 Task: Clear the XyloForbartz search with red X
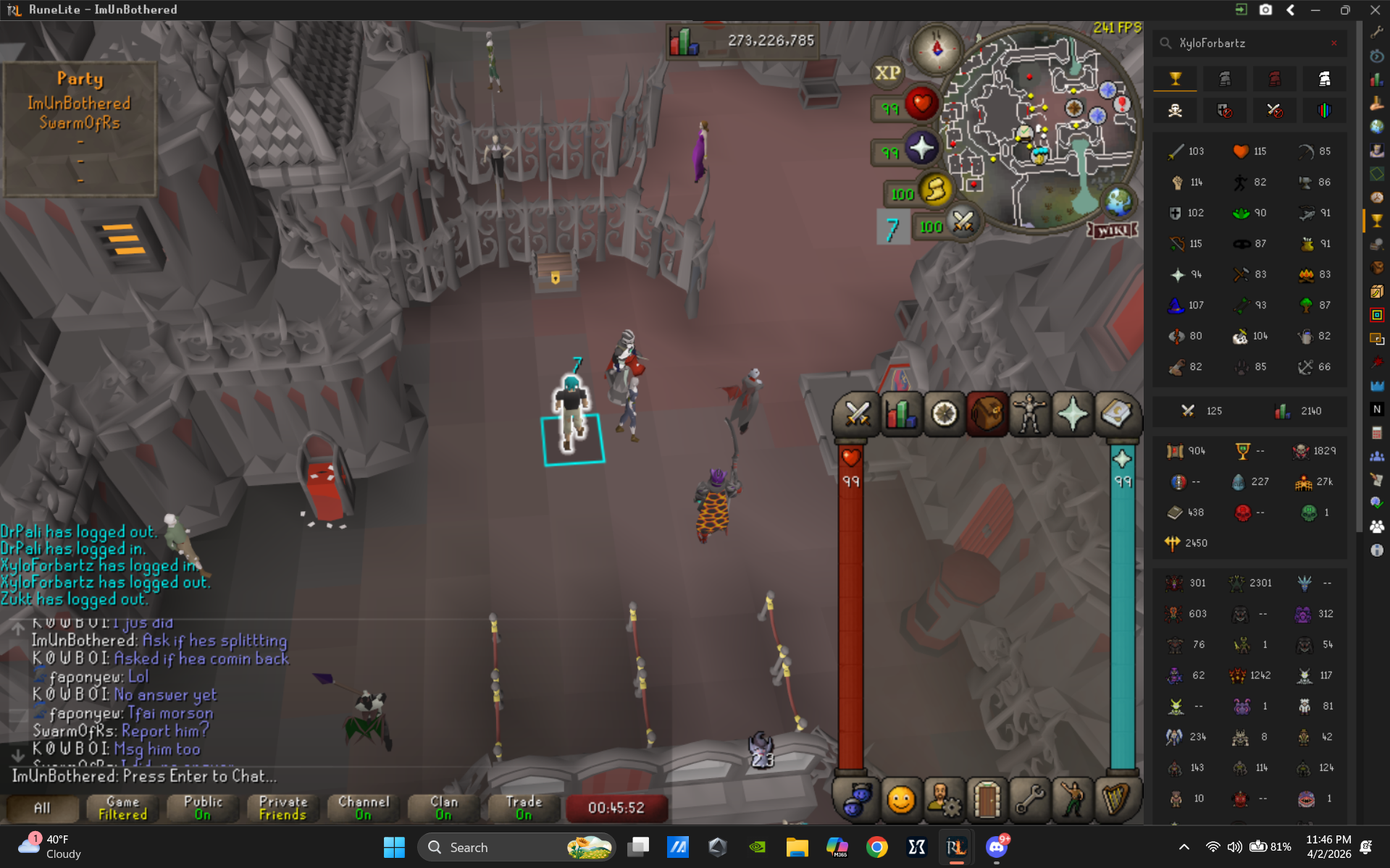(x=1335, y=43)
